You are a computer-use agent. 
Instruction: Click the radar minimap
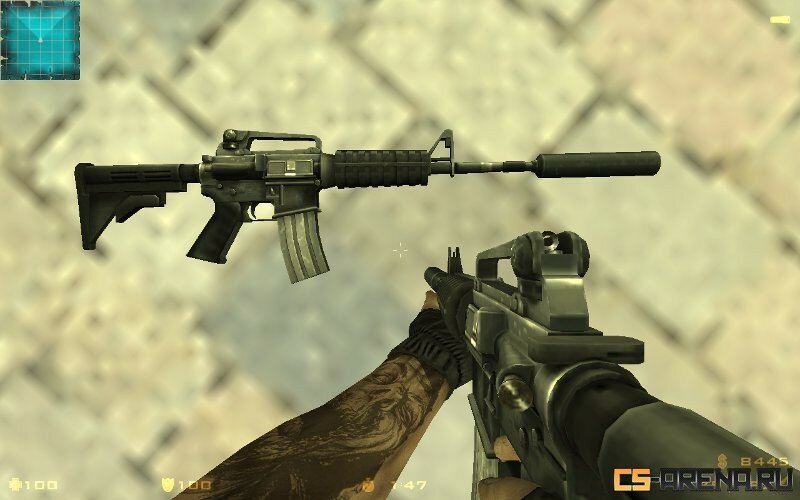click(40, 40)
